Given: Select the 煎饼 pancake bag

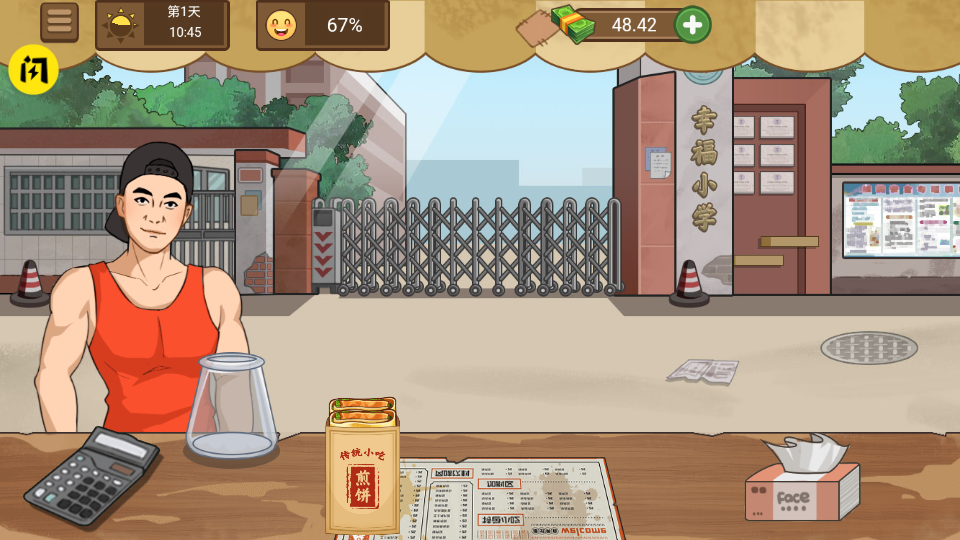Looking at the screenshot, I should (362, 468).
